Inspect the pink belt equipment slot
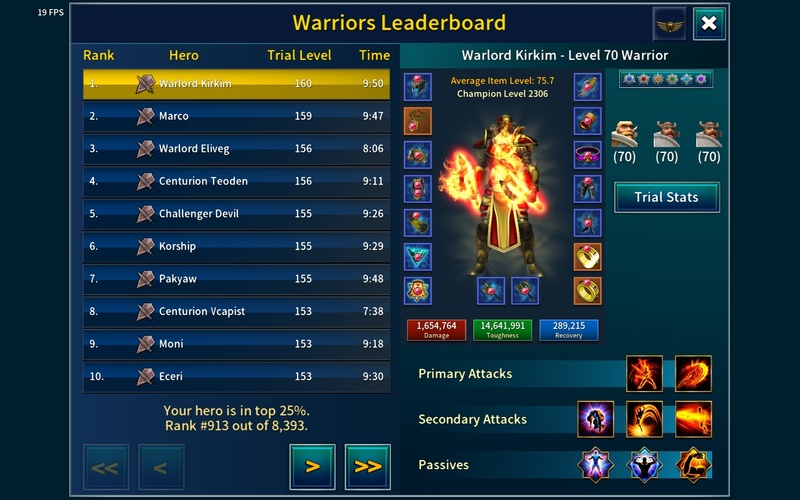 coord(587,155)
